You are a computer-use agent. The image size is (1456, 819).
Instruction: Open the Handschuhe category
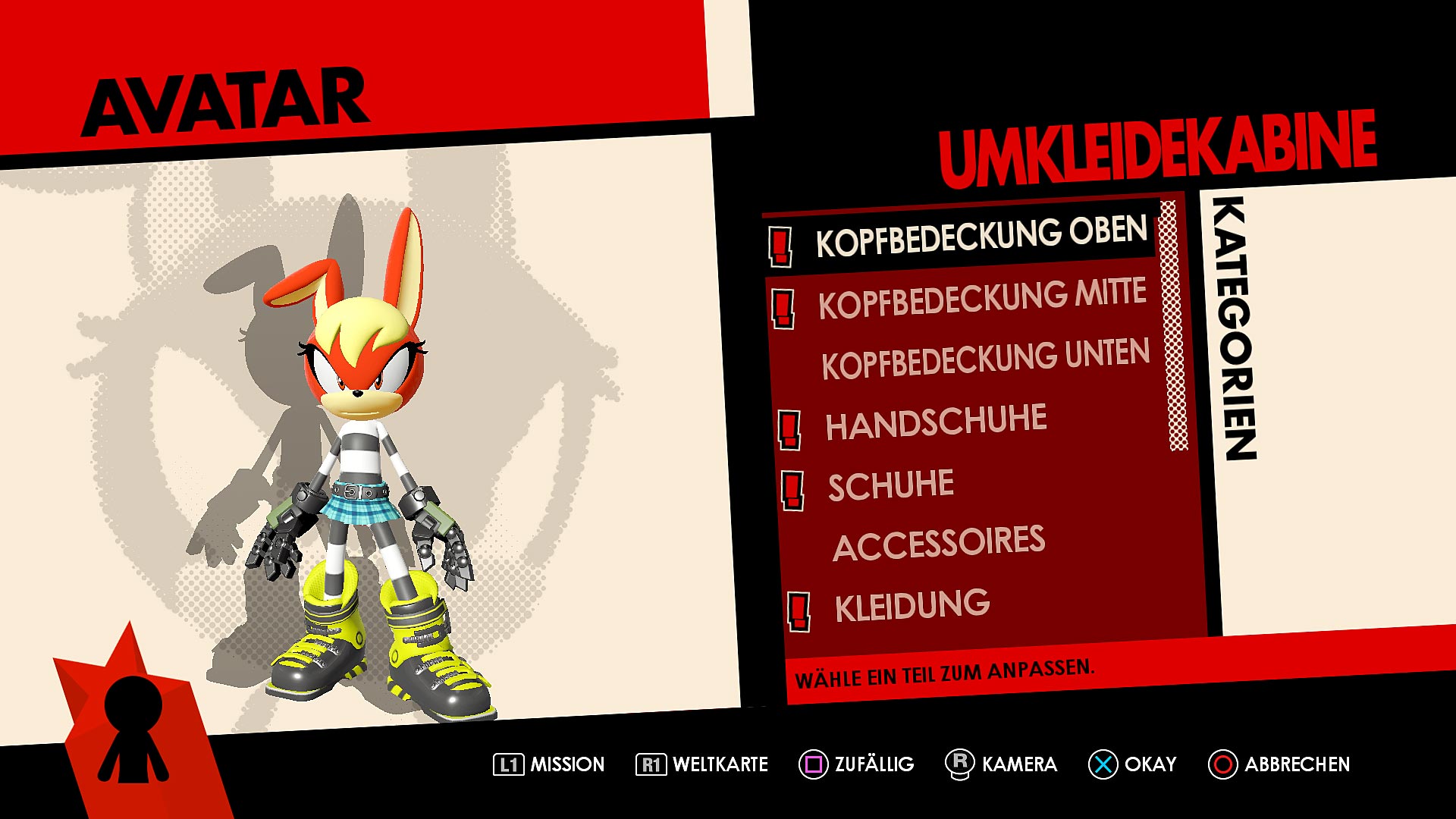click(936, 422)
